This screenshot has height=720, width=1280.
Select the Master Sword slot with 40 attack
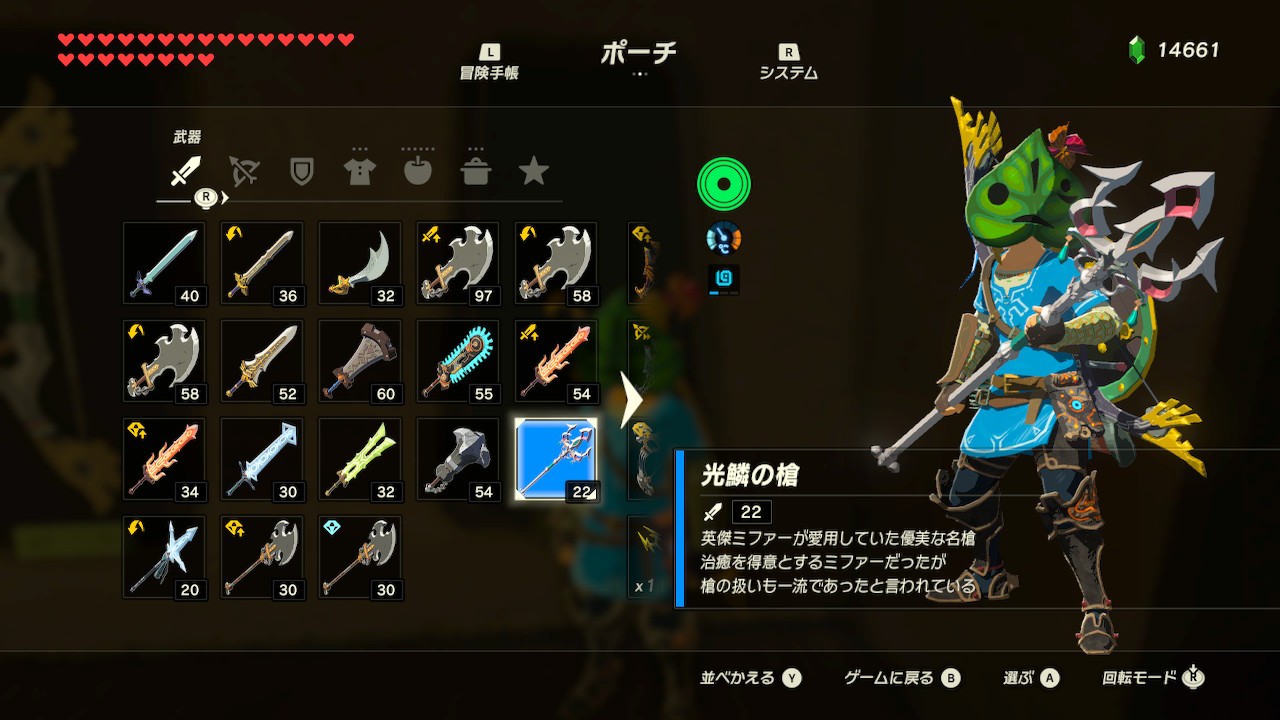(164, 263)
